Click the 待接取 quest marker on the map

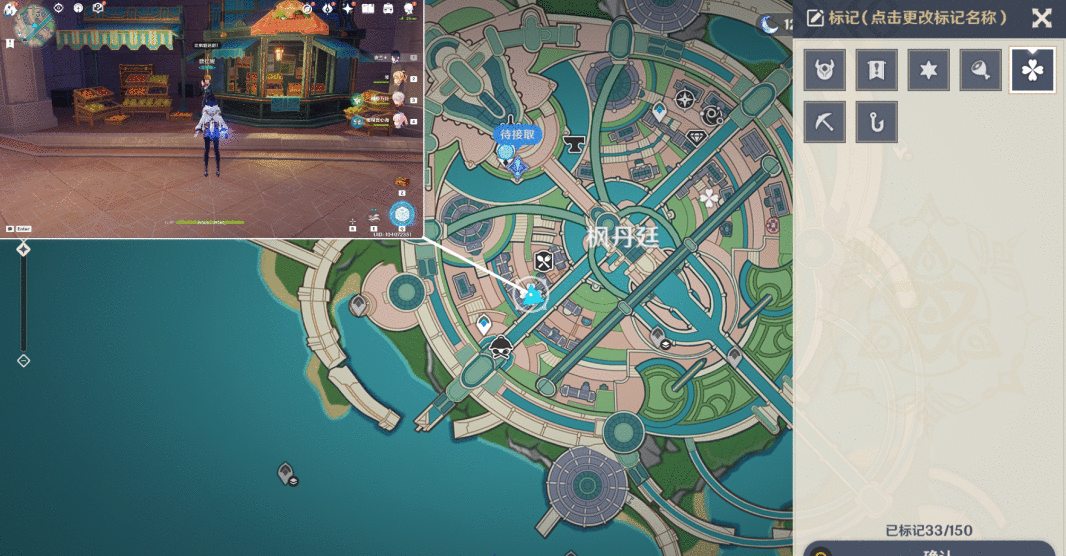[518, 135]
